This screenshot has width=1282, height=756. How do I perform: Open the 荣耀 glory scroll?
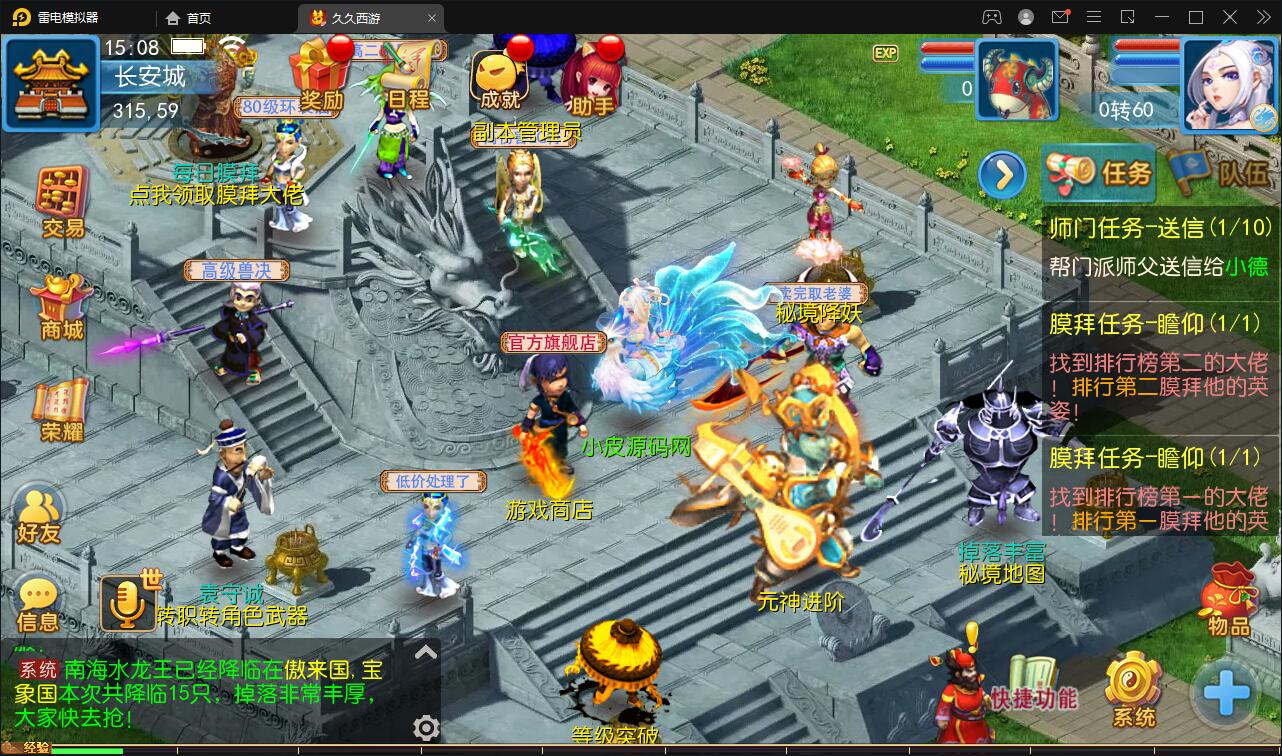(x=62, y=408)
